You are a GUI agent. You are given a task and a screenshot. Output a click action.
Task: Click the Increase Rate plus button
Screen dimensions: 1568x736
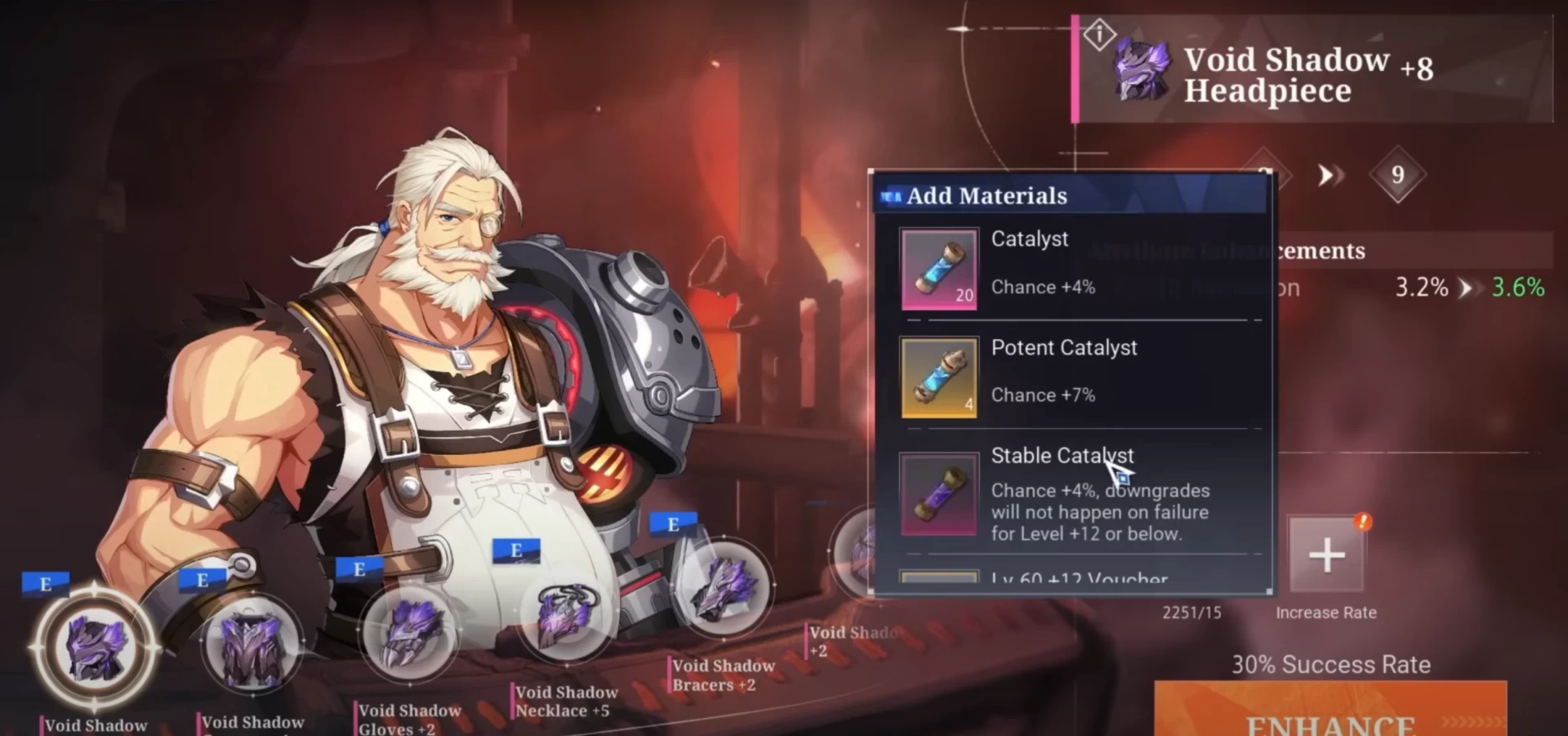click(1326, 555)
